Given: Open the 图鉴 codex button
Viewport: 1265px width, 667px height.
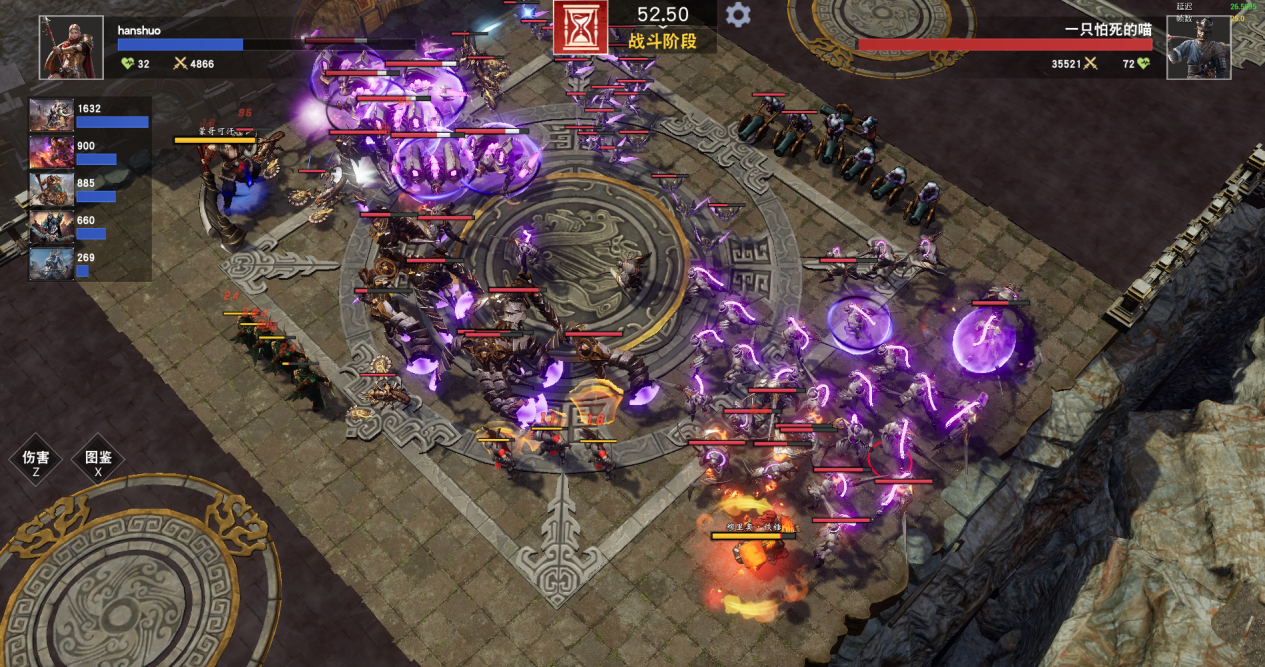Looking at the screenshot, I should point(98,459).
